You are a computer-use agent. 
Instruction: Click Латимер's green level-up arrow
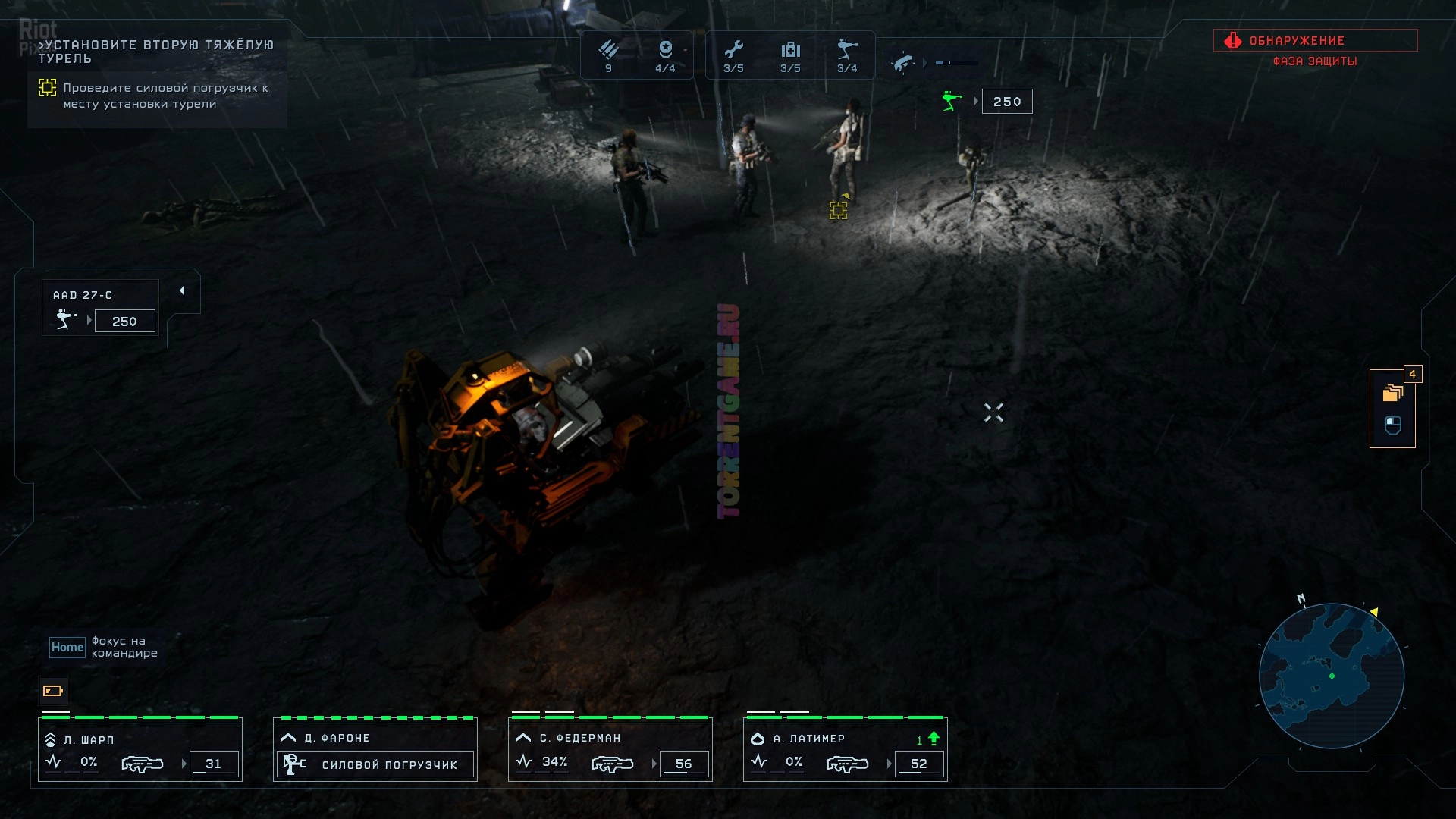(934, 738)
